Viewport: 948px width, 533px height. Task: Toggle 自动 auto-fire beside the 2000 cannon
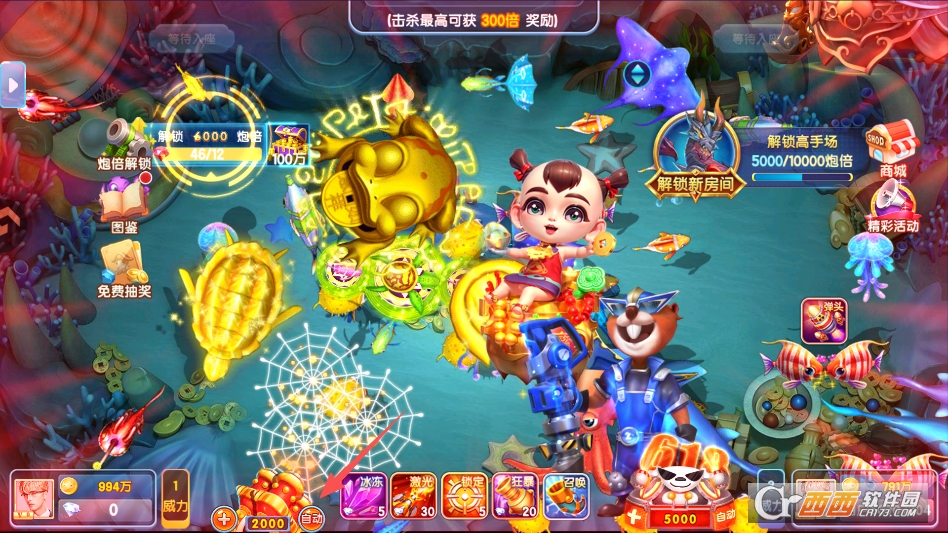point(311,519)
